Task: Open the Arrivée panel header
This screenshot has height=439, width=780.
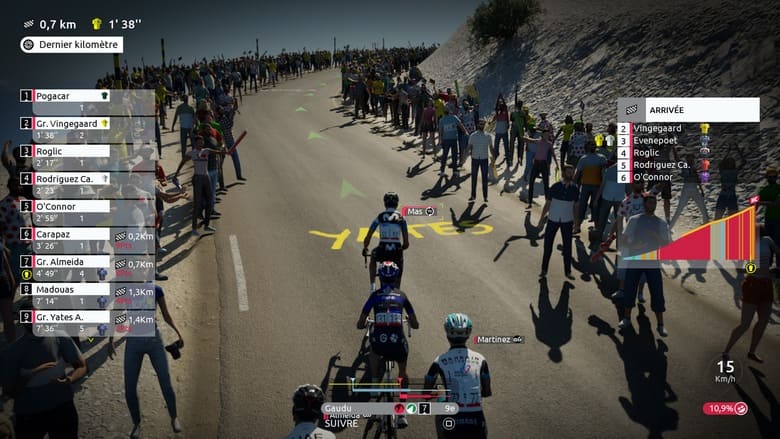Action: pos(688,109)
